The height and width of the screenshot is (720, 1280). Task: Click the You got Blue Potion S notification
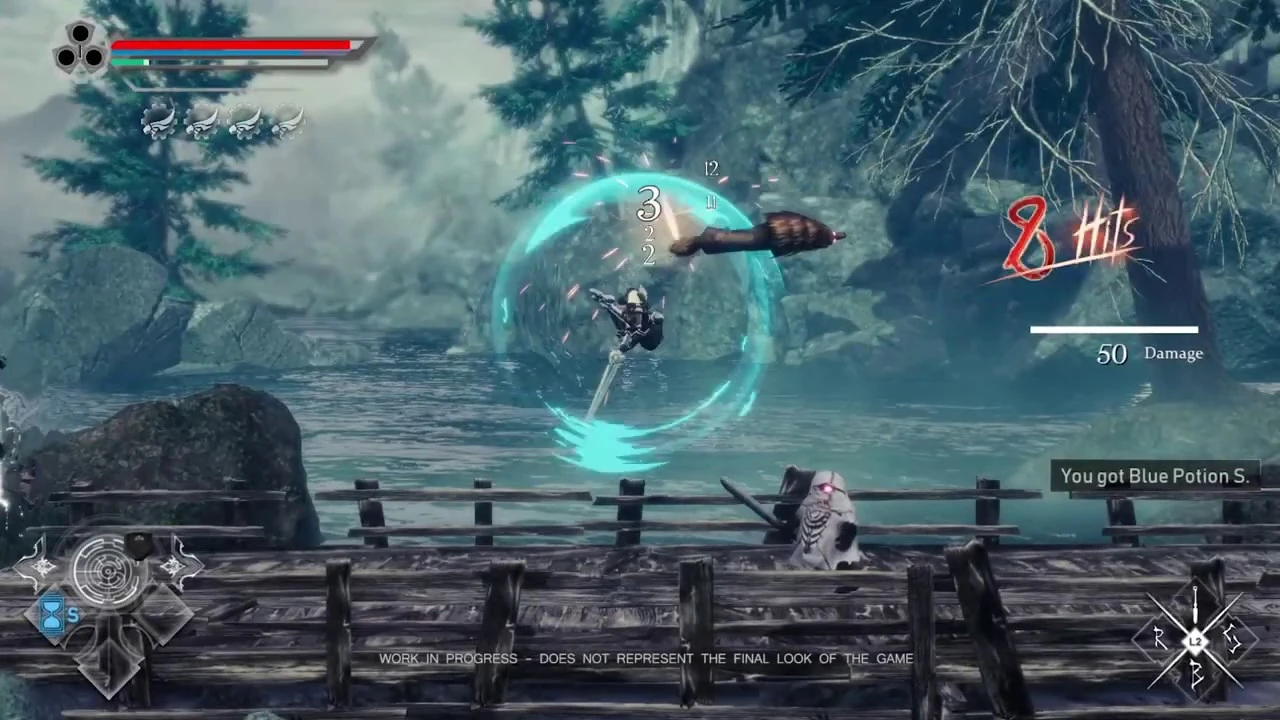pos(1154,476)
